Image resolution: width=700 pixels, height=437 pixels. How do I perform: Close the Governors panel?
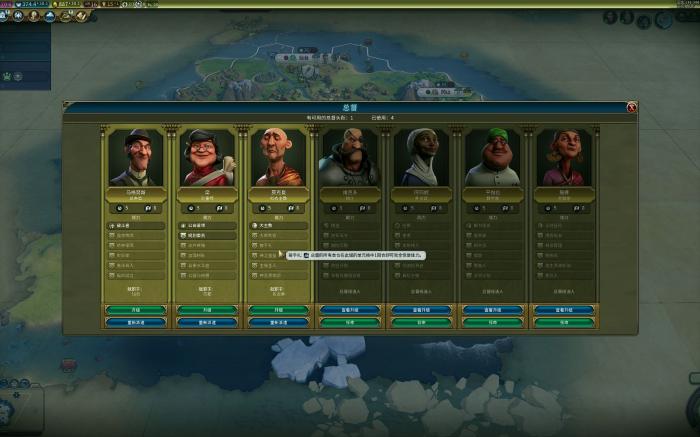[x=632, y=107]
